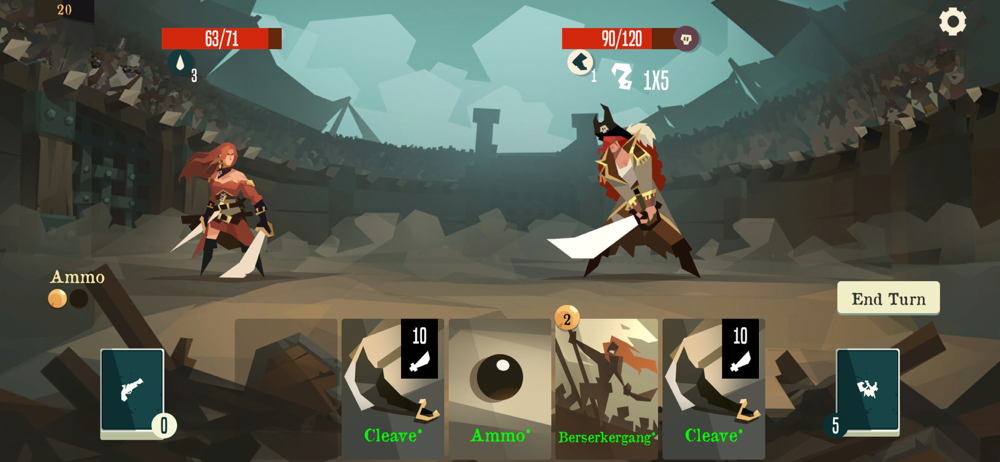Image resolution: width=1000 pixels, height=462 pixels.
Task: Open settings with the gear icon
Action: (x=952, y=22)
